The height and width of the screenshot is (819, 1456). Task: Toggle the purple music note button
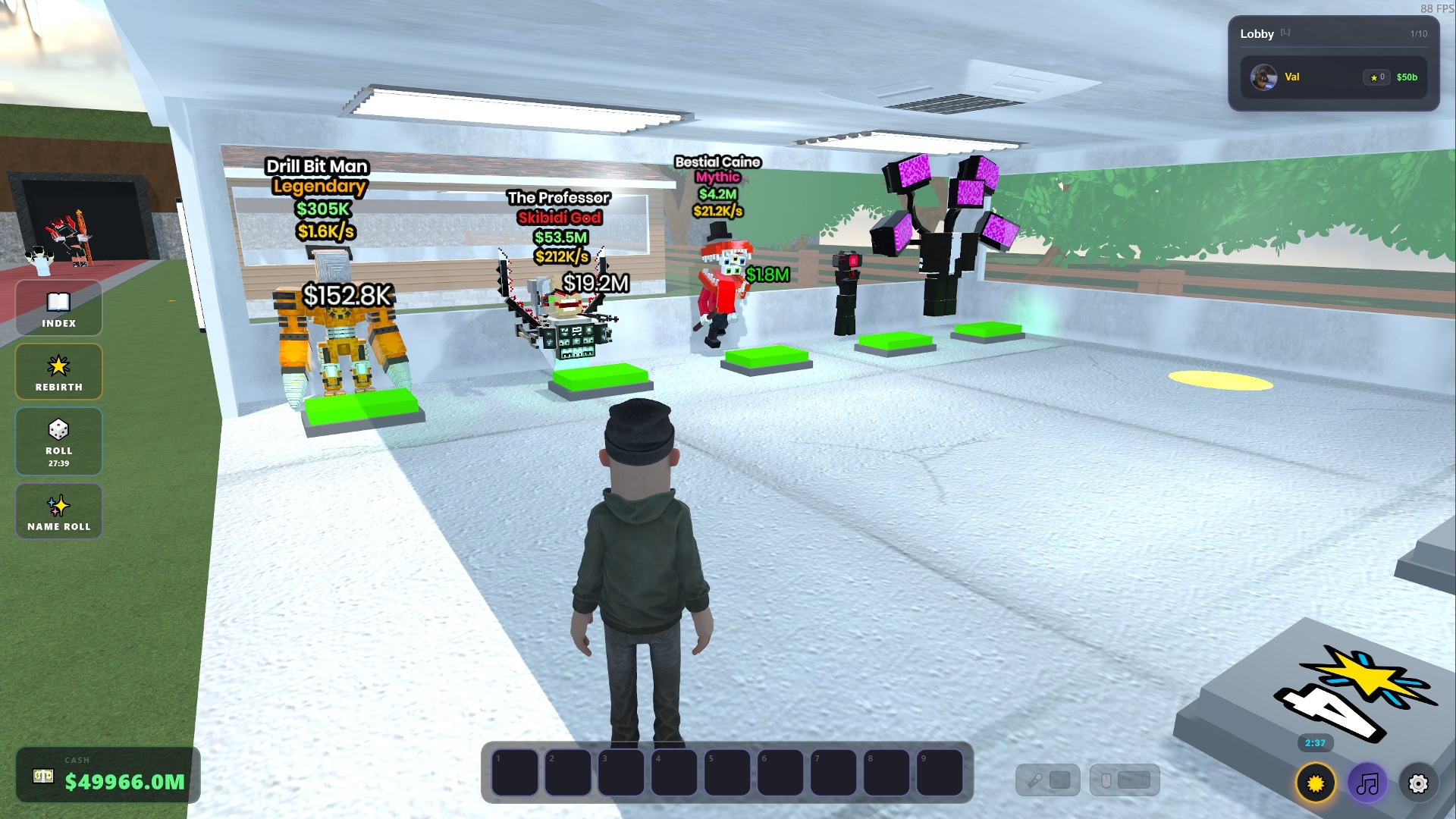[x=1367, y=783]
